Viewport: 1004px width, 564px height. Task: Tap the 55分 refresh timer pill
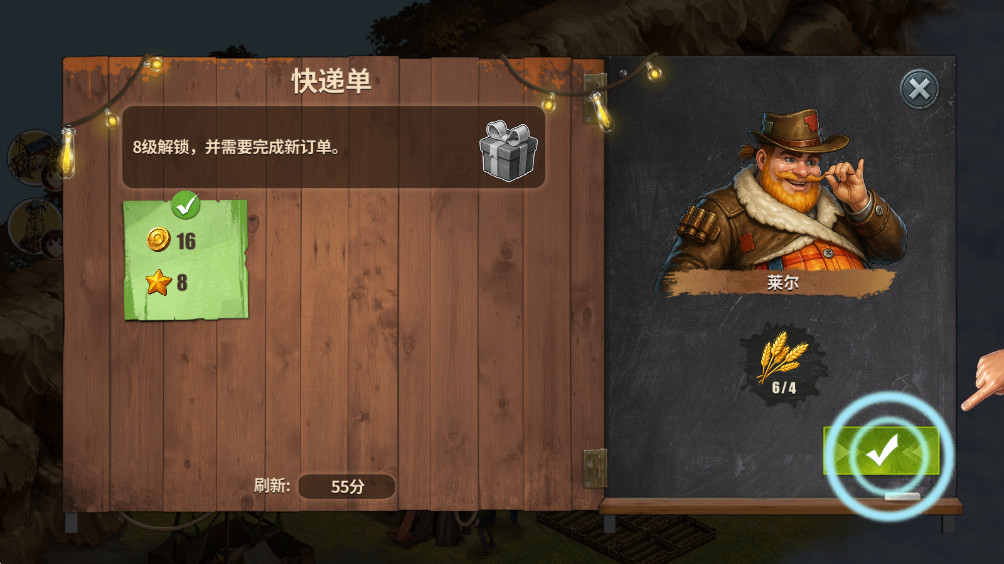347,487
